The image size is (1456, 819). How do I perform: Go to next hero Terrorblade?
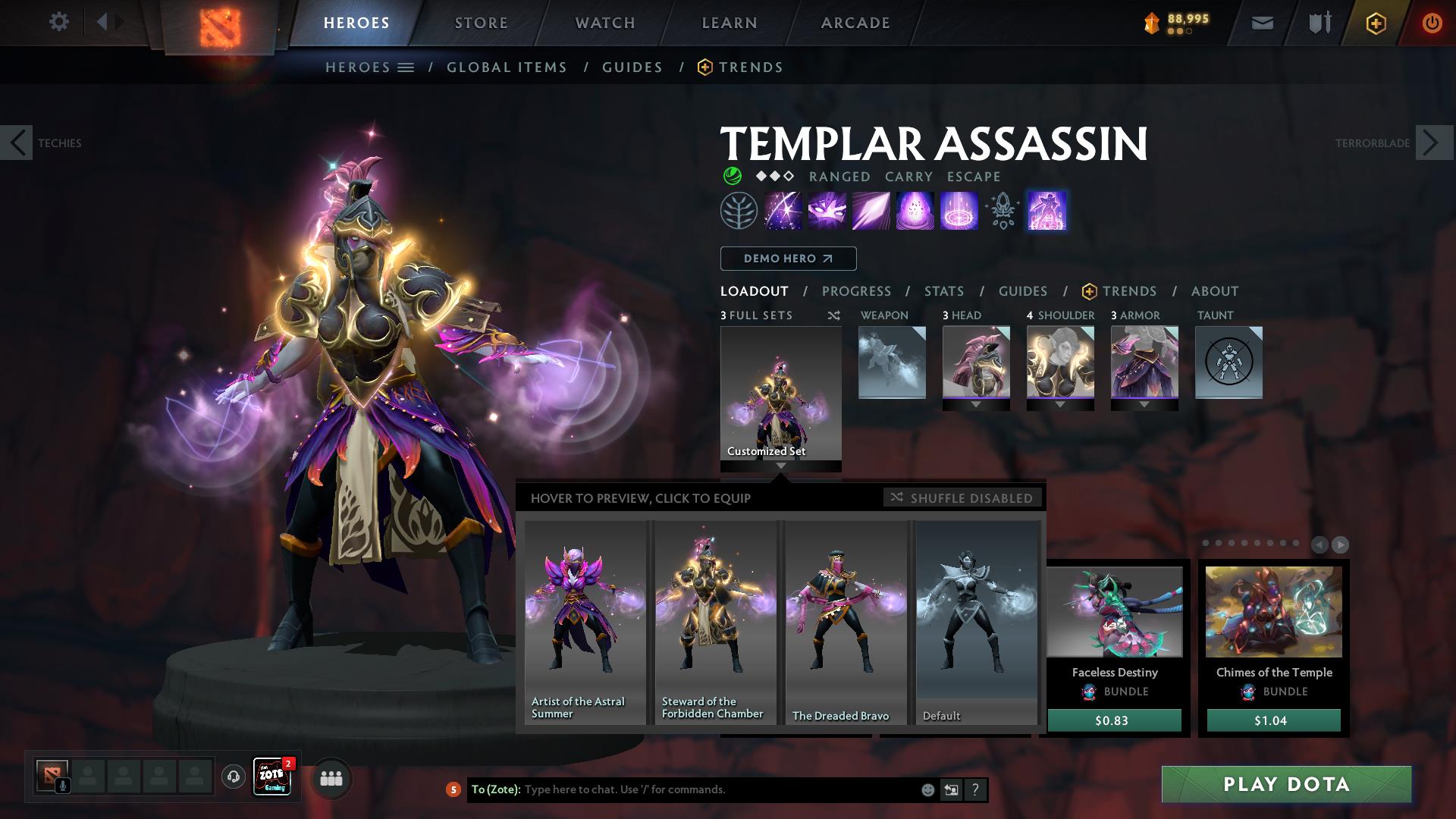[1432, 143]
